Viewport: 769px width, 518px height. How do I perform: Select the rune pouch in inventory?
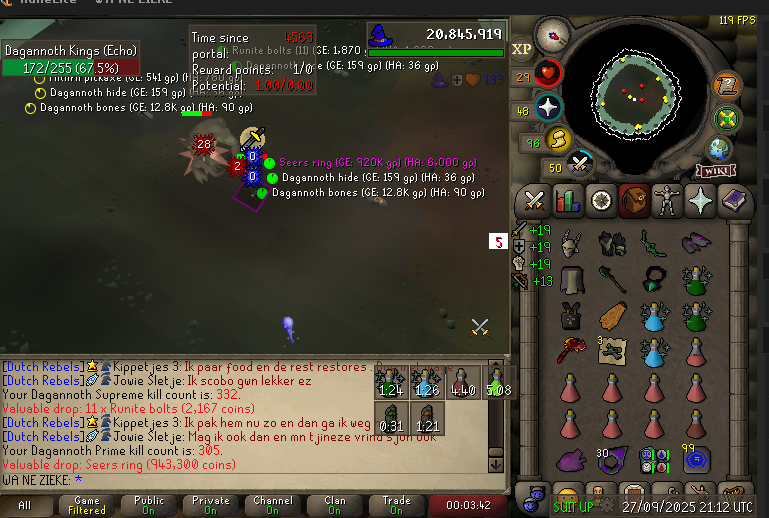pos(654,460)
